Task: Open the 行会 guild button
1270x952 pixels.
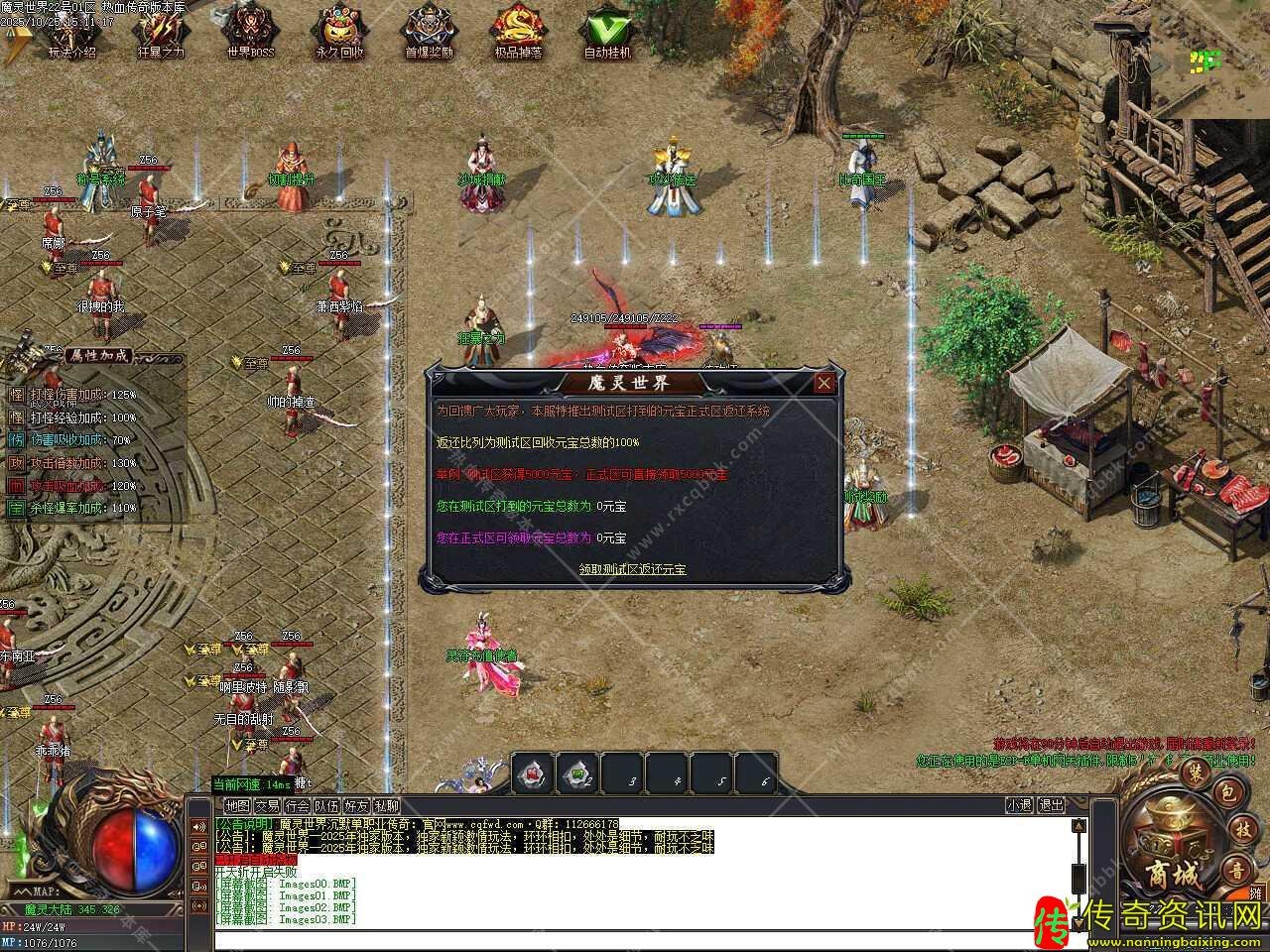Action: coord(297,806)
